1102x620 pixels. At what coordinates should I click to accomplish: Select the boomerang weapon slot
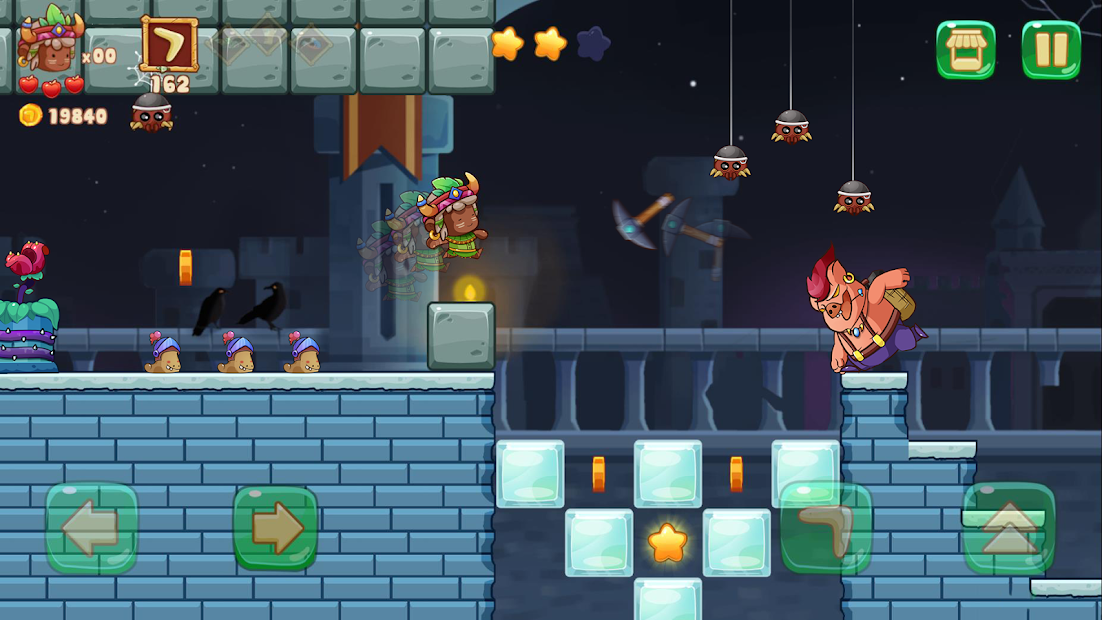pyautogui.click(x=169, y=45)
